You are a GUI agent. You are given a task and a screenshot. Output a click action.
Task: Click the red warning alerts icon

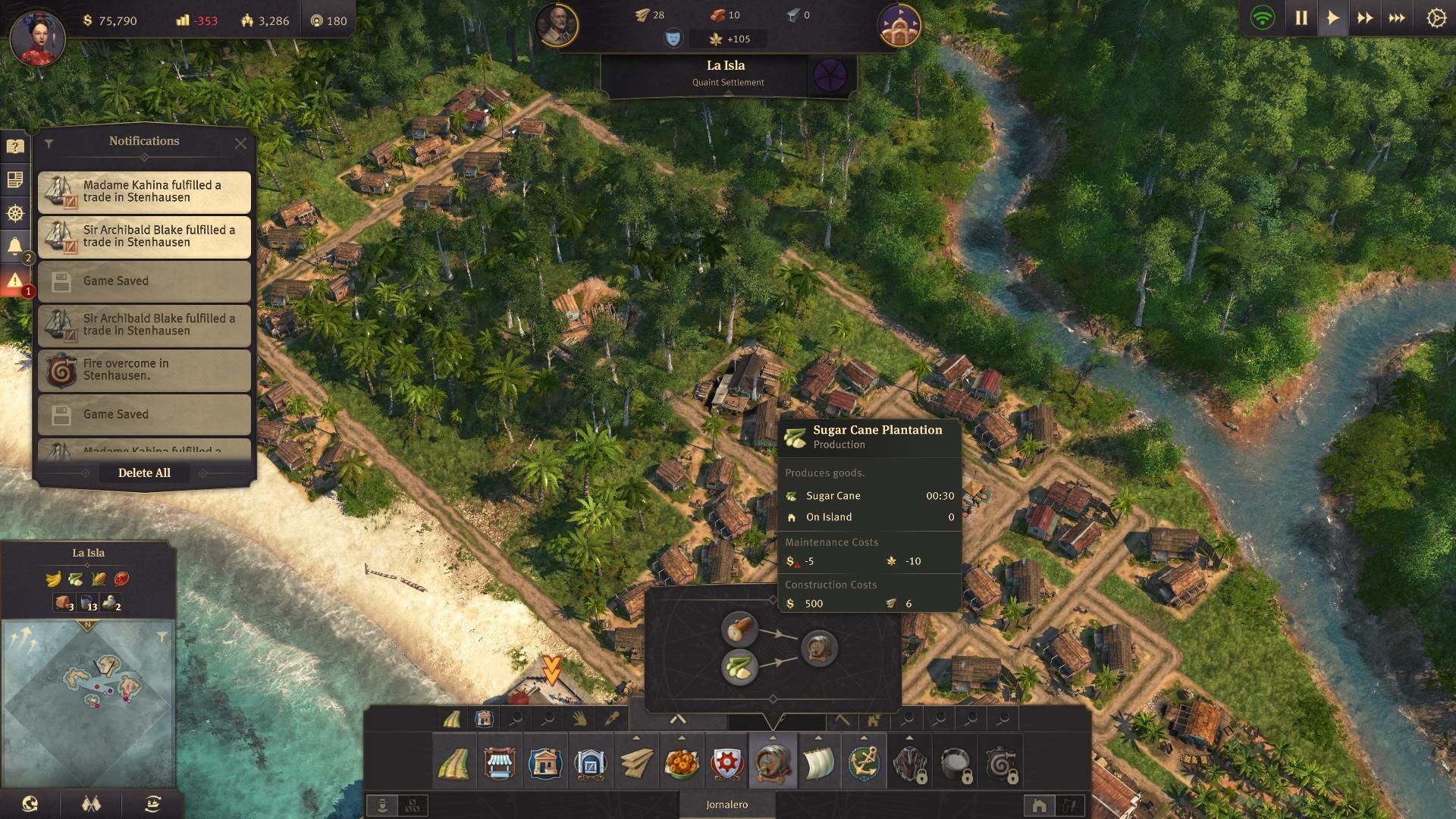point(14,281)
